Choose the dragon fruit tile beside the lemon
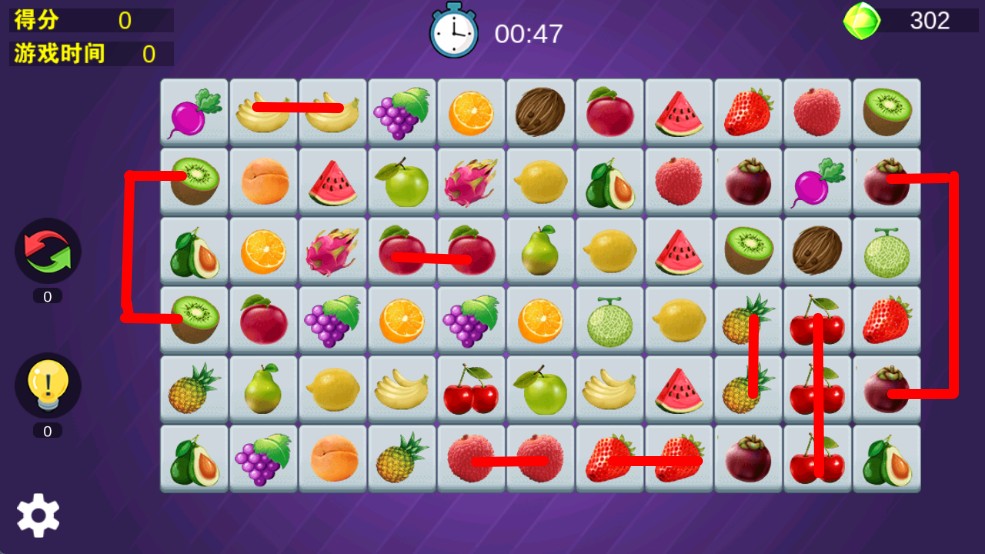This screenshot has width=985, height=554. click(x=471, y=182)
